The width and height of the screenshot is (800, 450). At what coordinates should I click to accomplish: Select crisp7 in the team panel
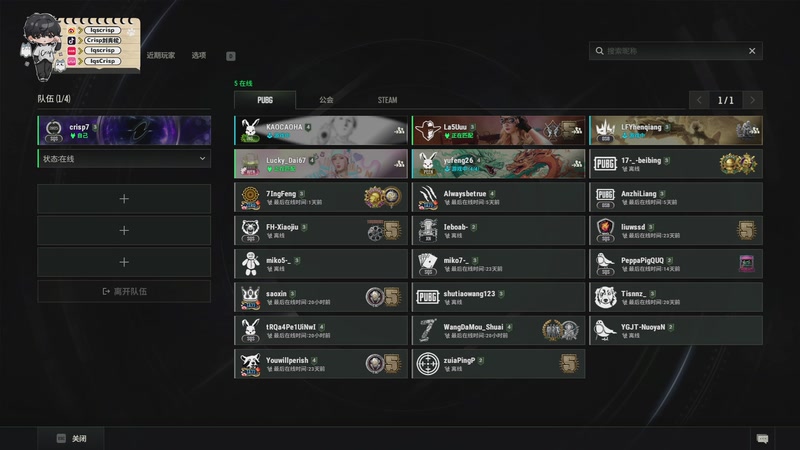click(124, 130)
